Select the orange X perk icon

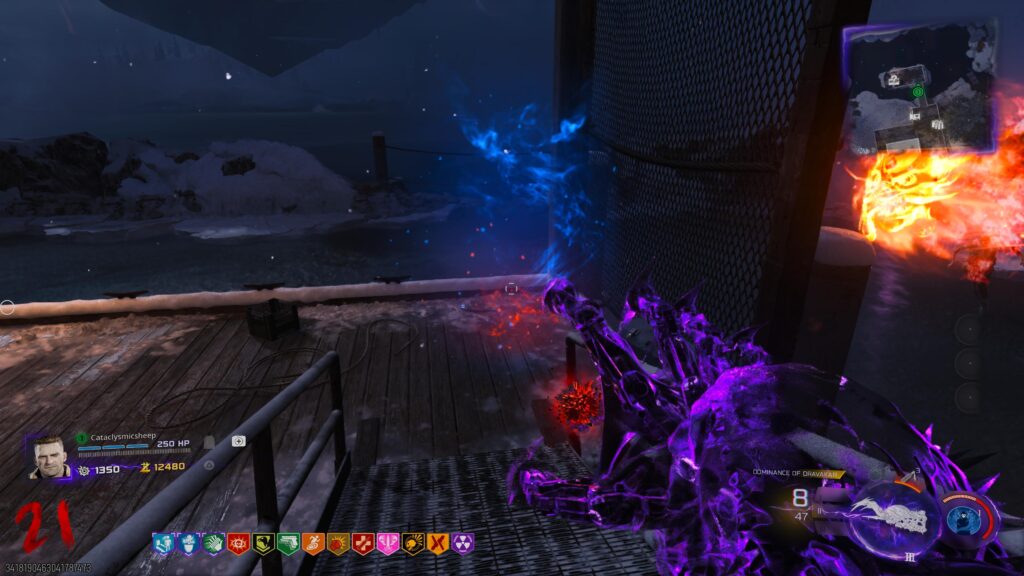click(437, 543)
